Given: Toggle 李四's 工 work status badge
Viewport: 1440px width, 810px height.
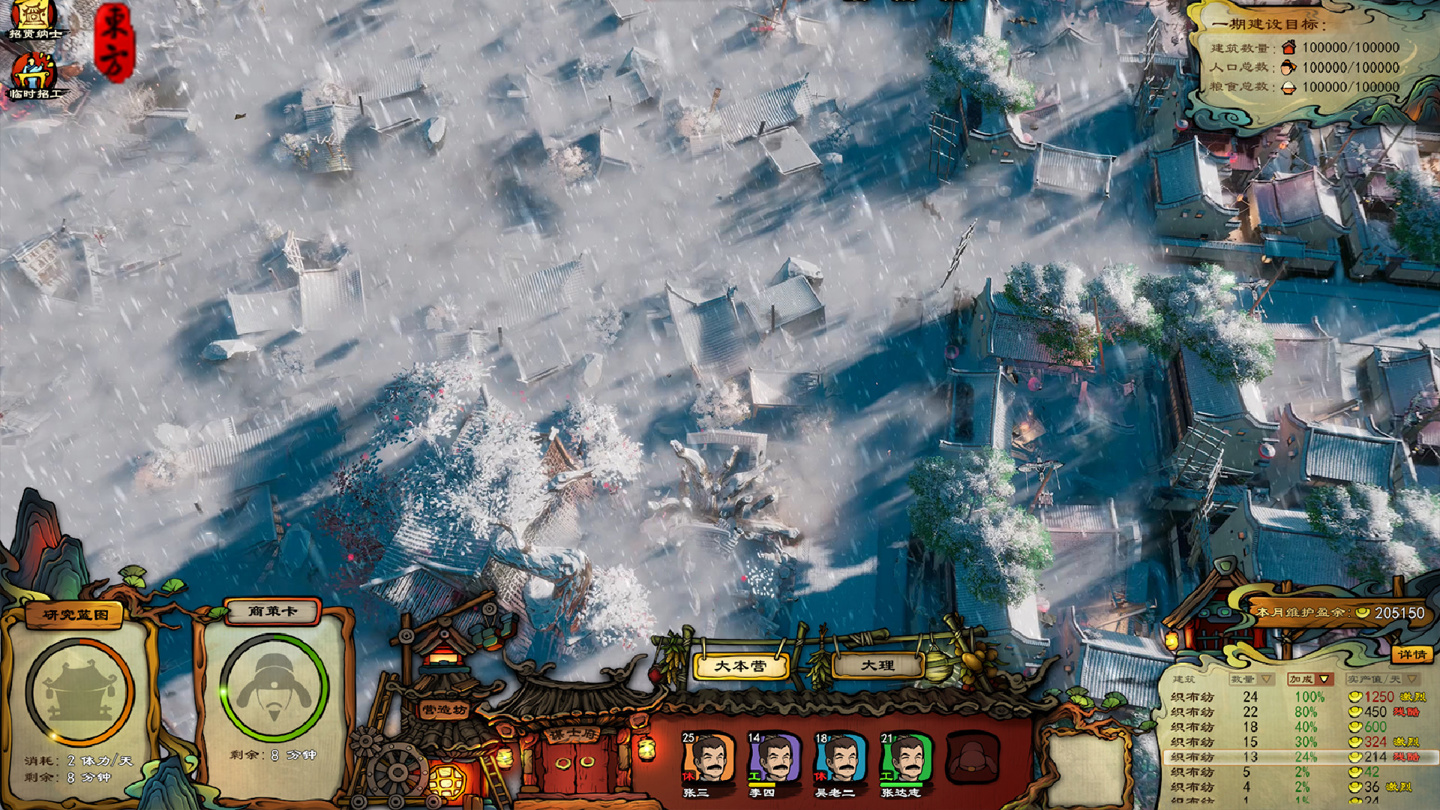Looking at the screenshot, I should coord(753,776).
